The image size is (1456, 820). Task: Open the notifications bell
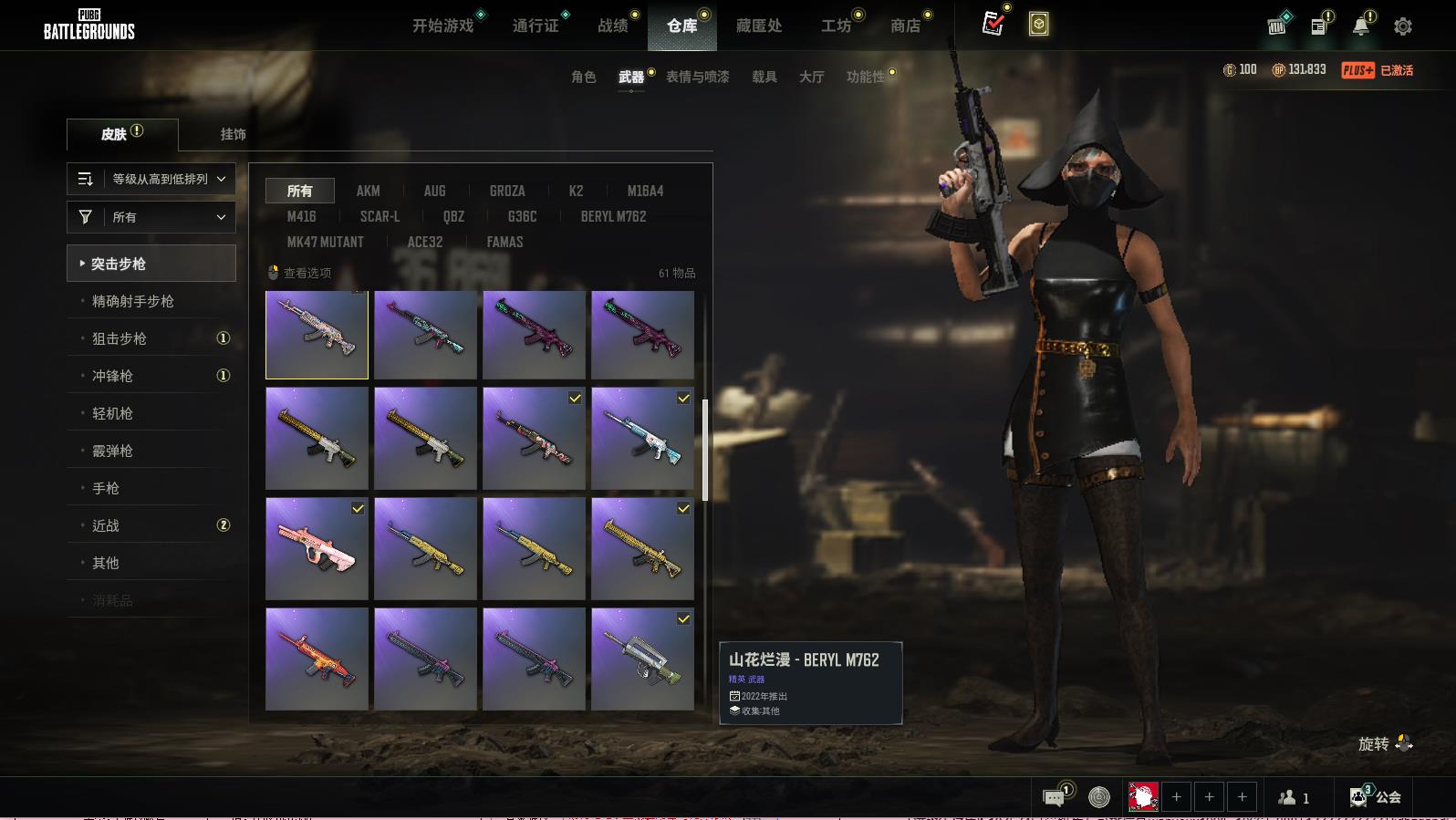click(x=1360, y=26)
